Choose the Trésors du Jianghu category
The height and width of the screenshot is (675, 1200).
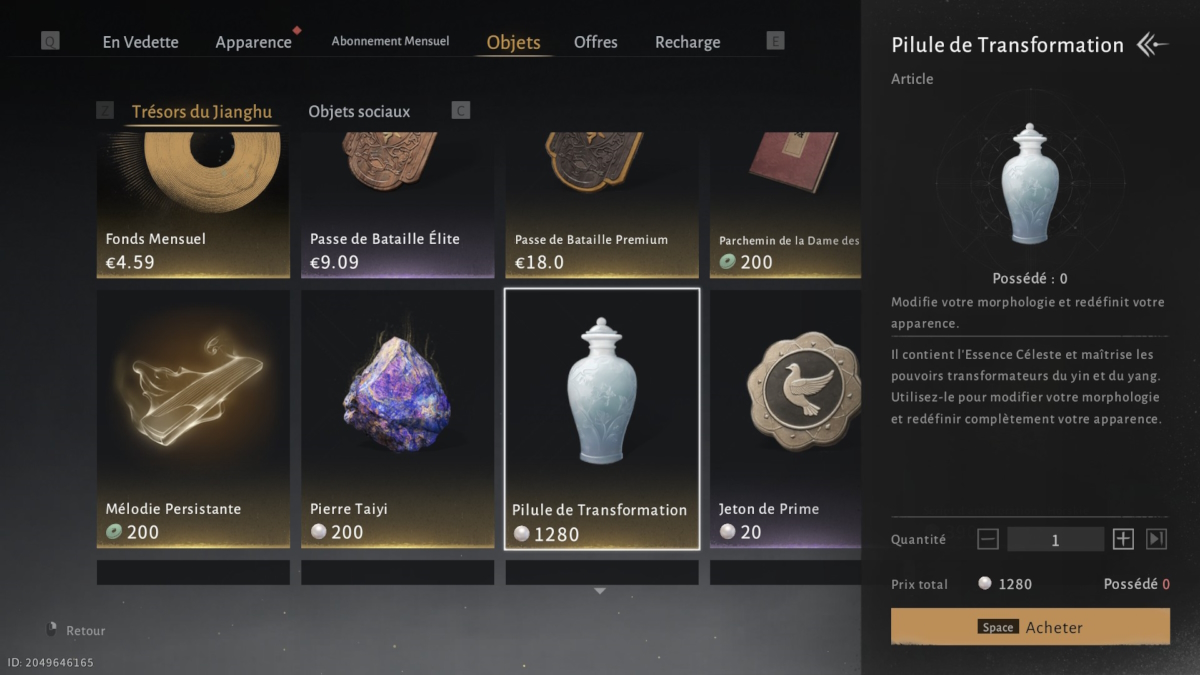(201, 112)
